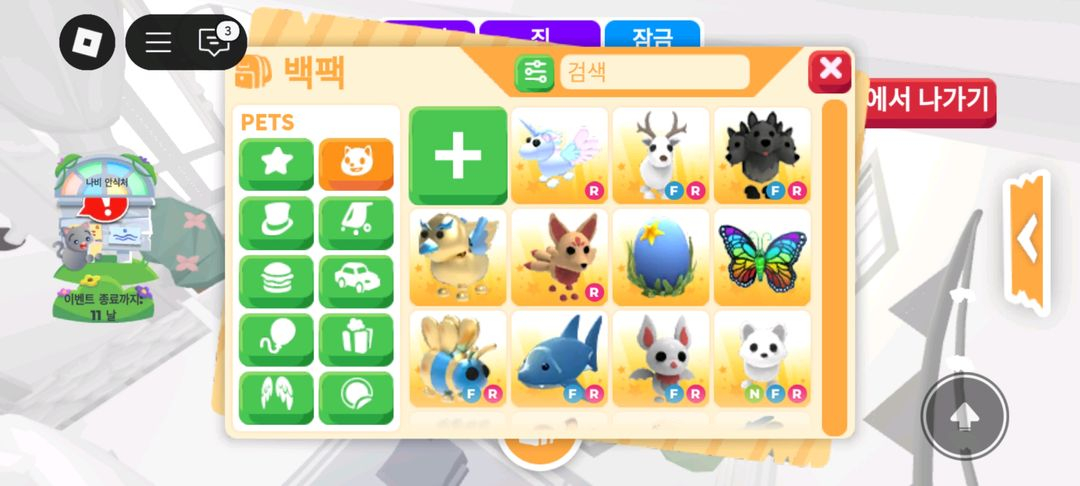Select the rainbow butterfly pet
Viewport: 1080px width, 486px height.
coord(762,258)
